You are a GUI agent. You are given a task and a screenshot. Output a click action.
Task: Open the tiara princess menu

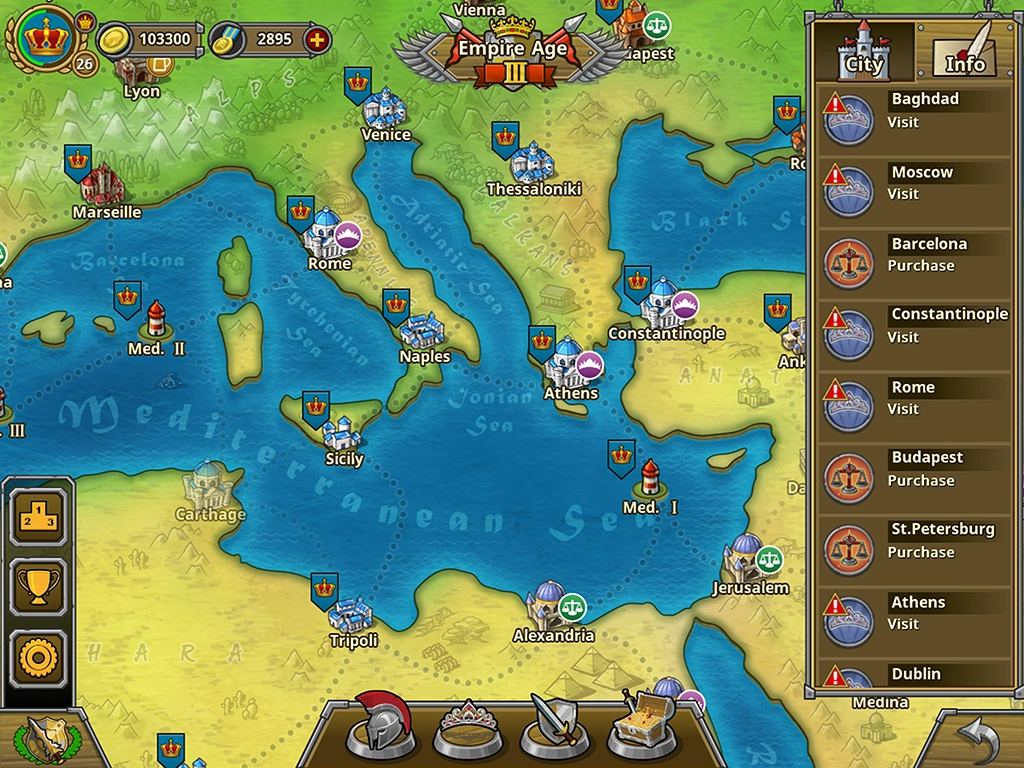[468, 727]
